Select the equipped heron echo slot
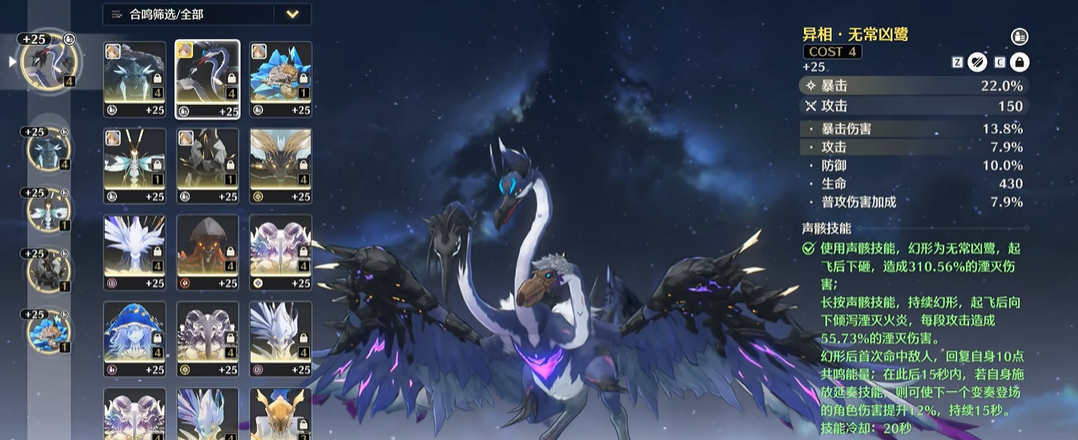Screen dimensions: 1078x440 tap(49, 61)
